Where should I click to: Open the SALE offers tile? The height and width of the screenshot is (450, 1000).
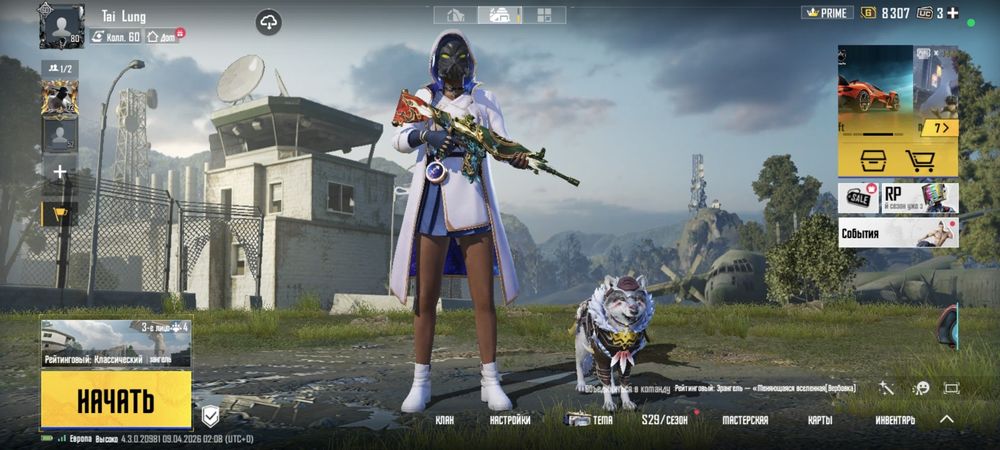click(858, 197)
